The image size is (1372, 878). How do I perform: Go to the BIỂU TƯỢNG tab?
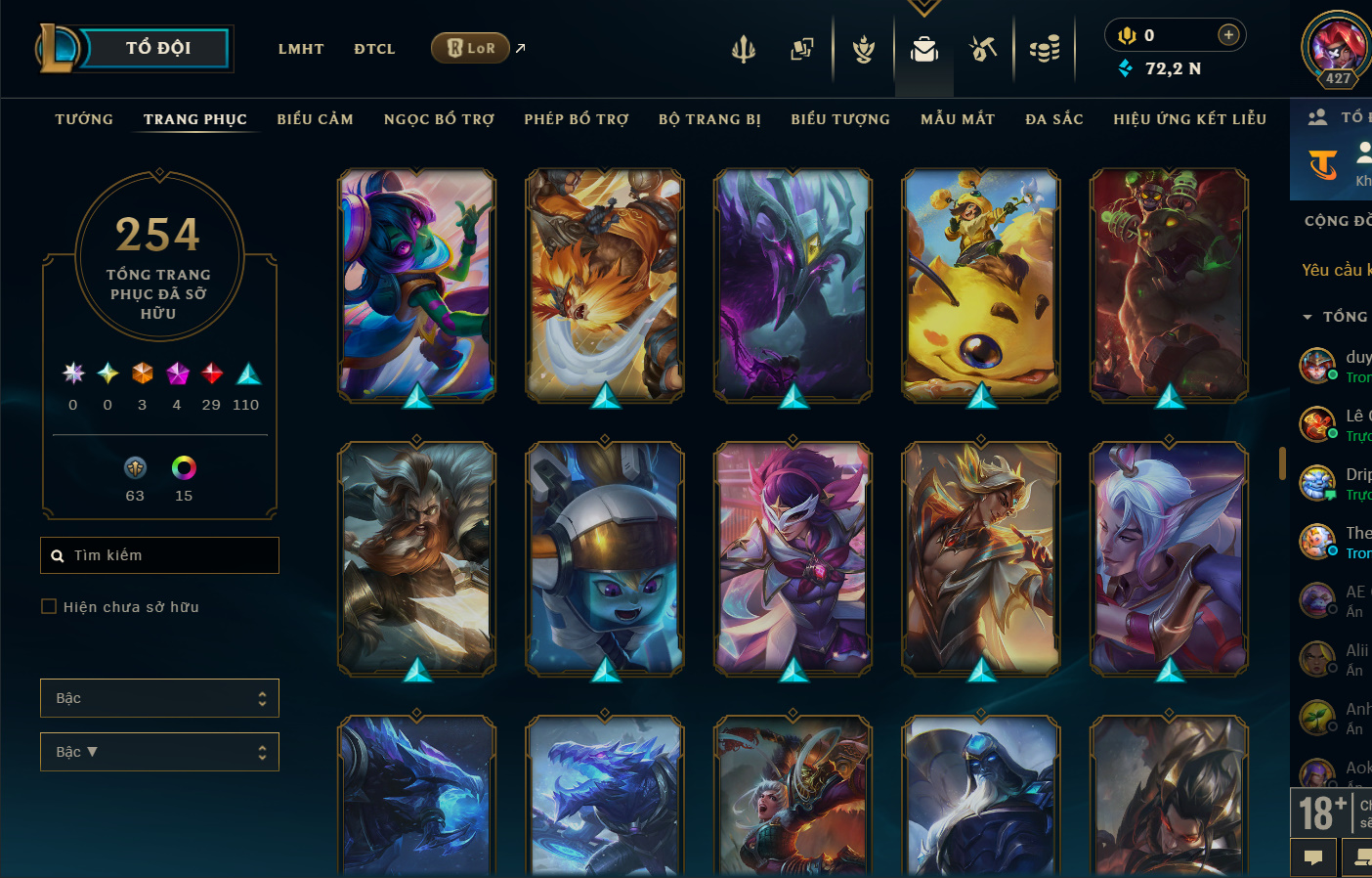click(840, 119)
